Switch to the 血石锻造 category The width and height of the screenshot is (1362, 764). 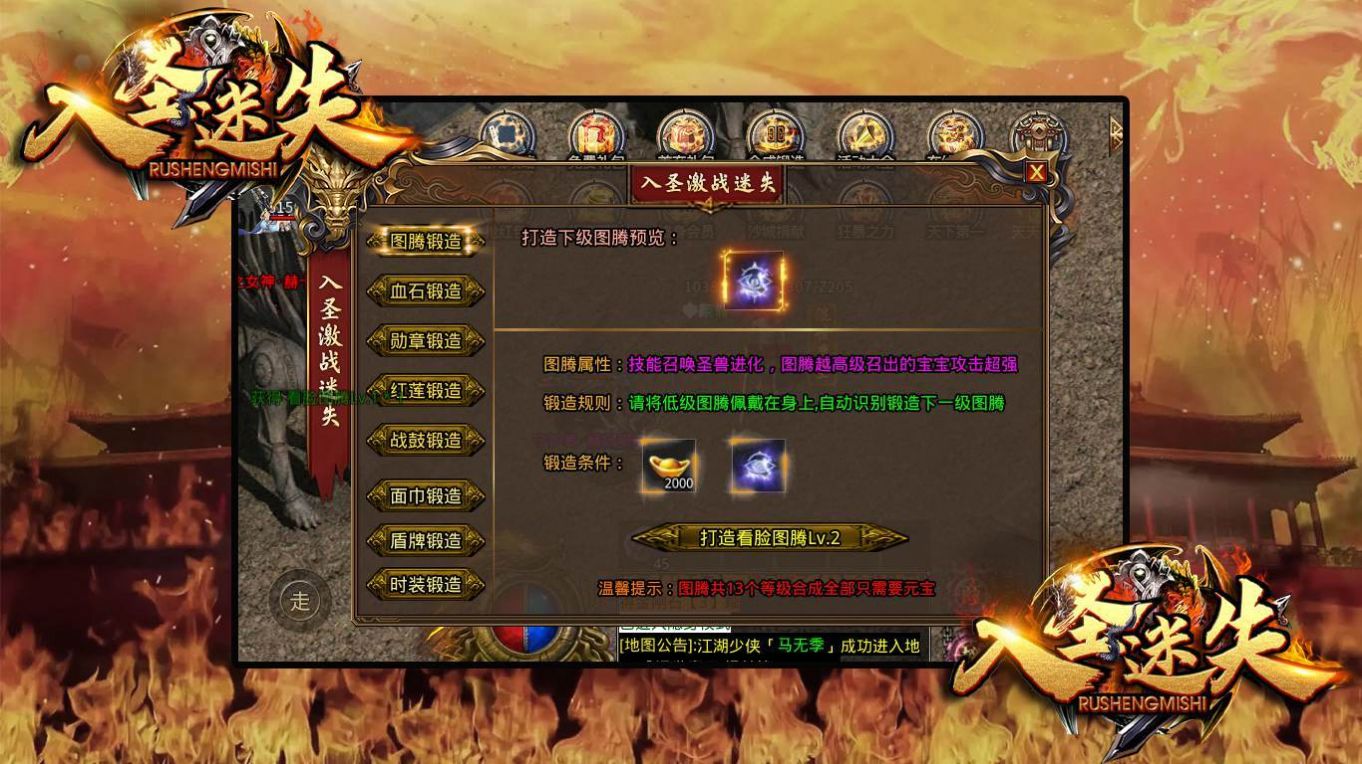428,290
